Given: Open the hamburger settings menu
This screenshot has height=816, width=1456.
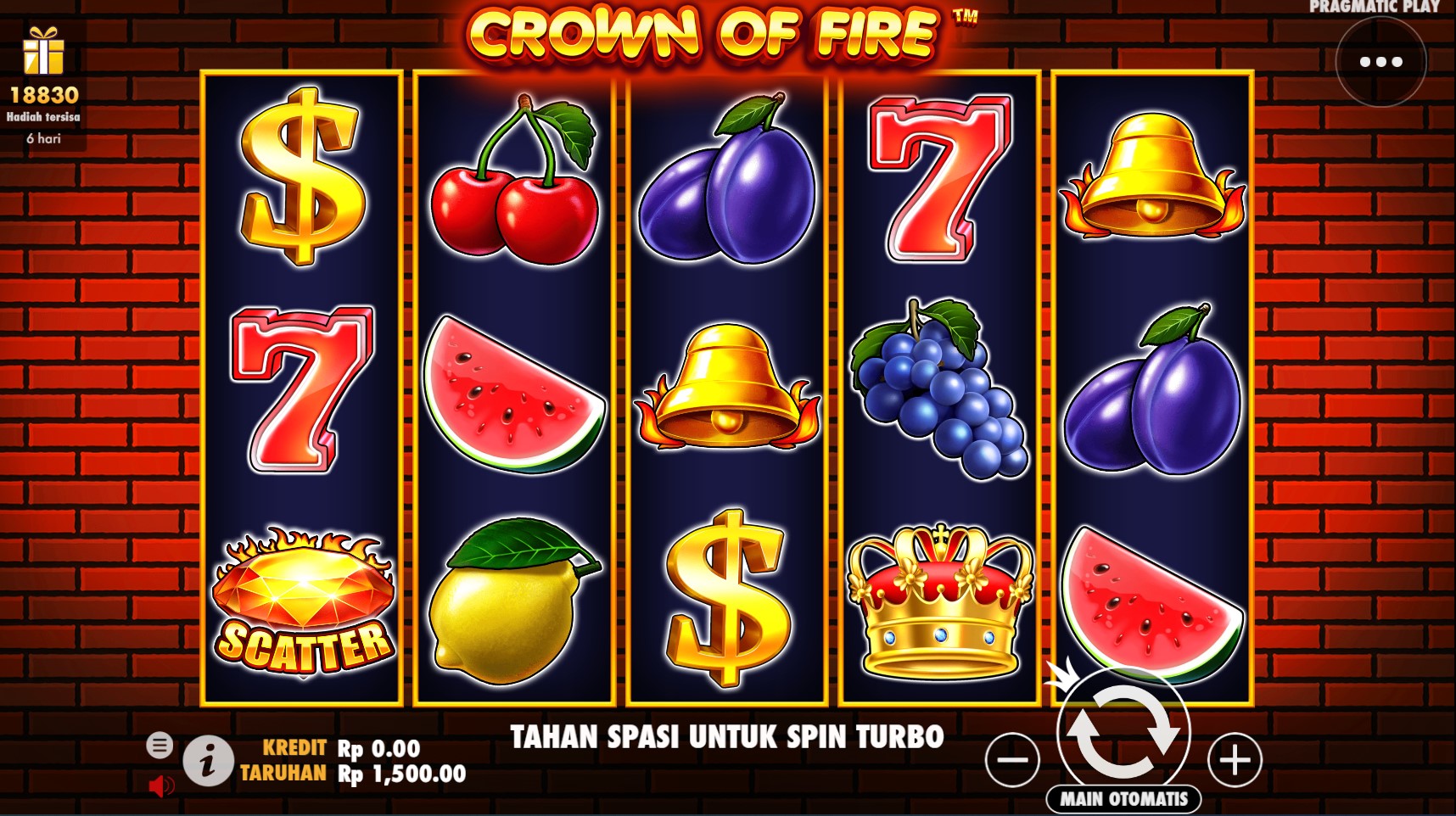Looking at the screenshot, I should tap(159, 745).
